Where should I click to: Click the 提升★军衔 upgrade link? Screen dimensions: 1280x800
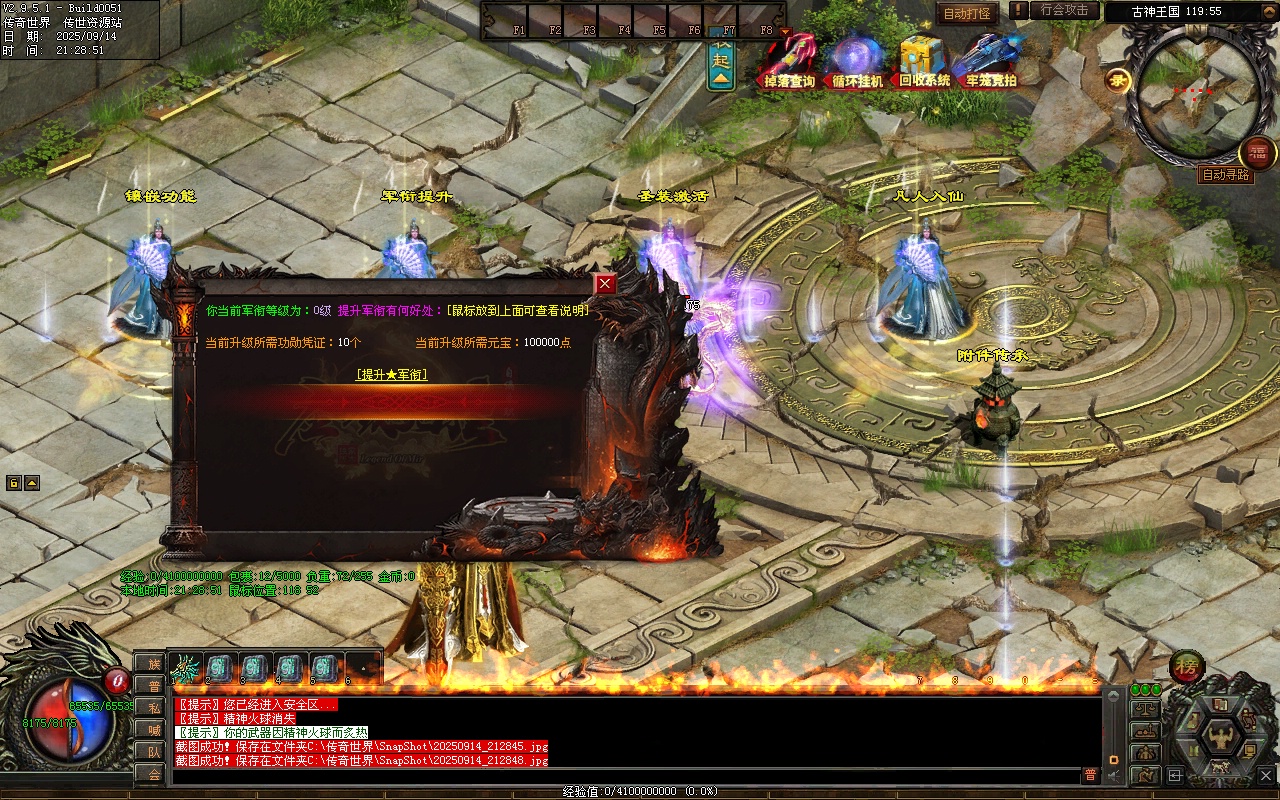pos(392,374)
